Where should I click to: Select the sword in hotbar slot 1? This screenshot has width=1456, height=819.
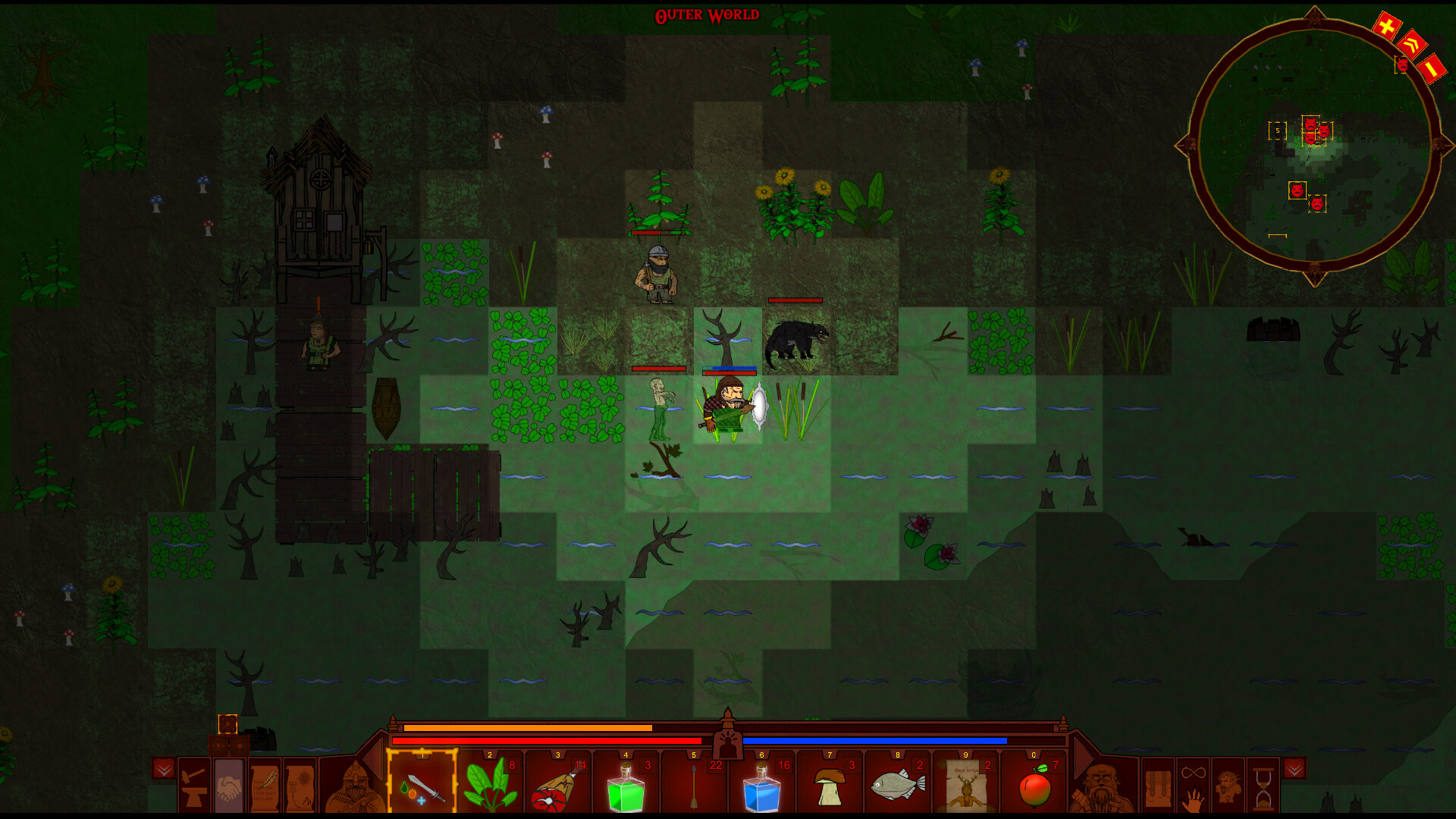pyautogui.click(x=422, y=789)
